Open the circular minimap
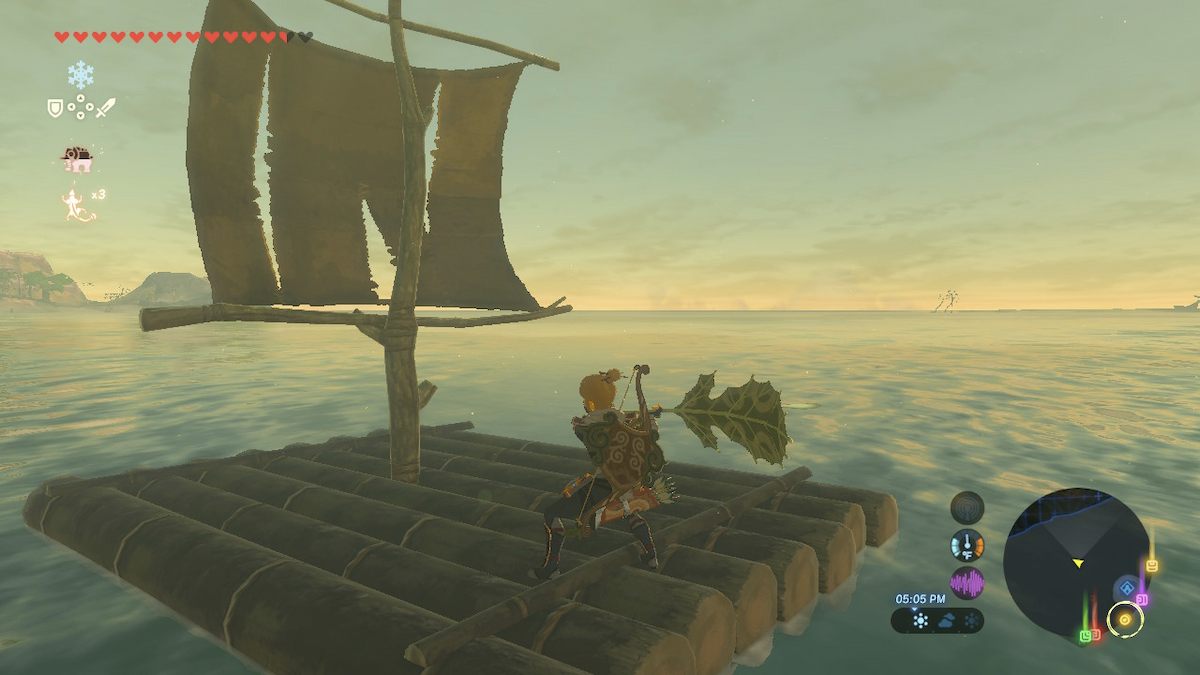Screen dimensions: 1200x675 coord(1076,562)
